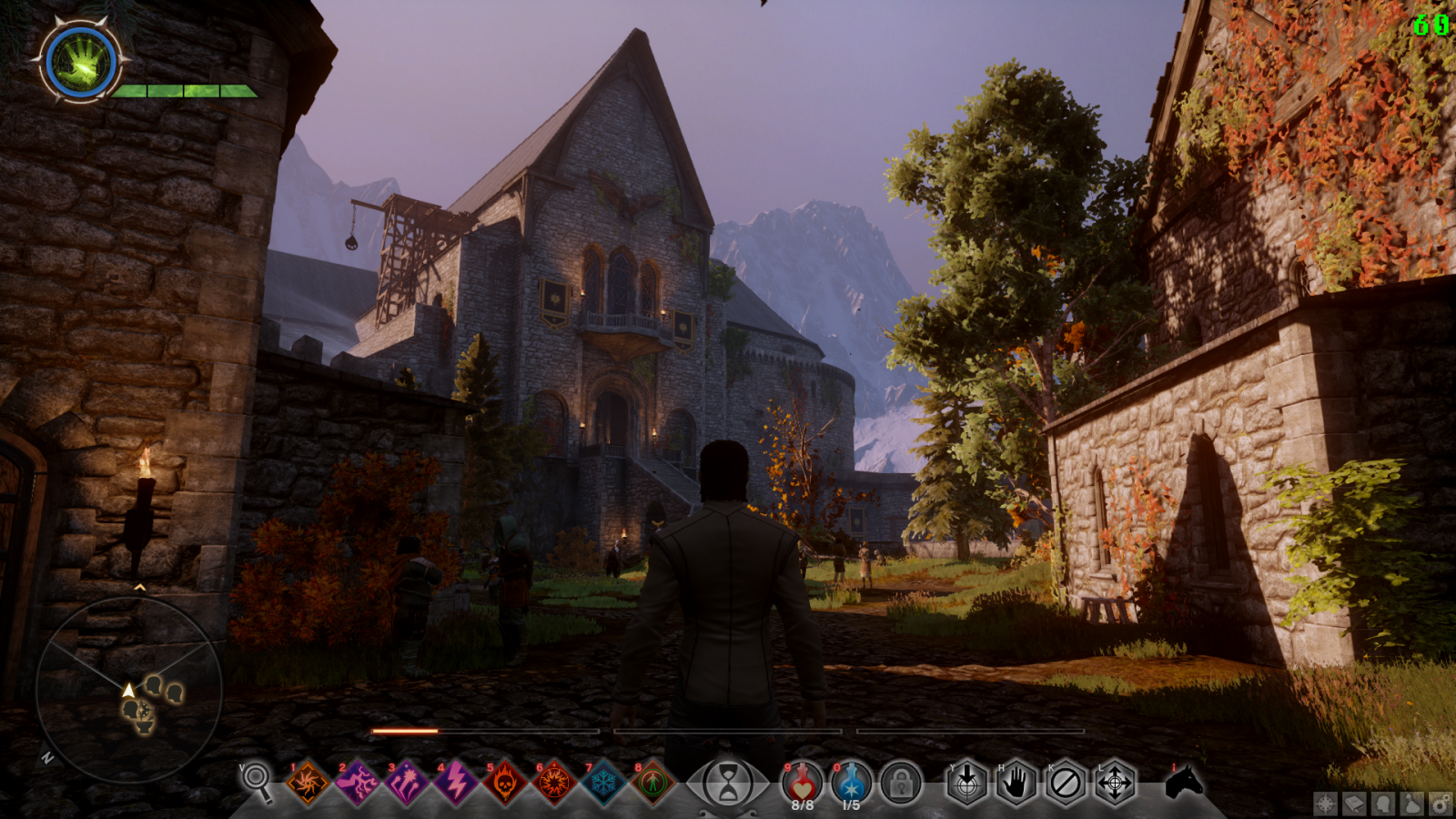Screen dimensions: 1456x819
Task: Cast the lightning ability in slot 4
Action: pos(457,784)
